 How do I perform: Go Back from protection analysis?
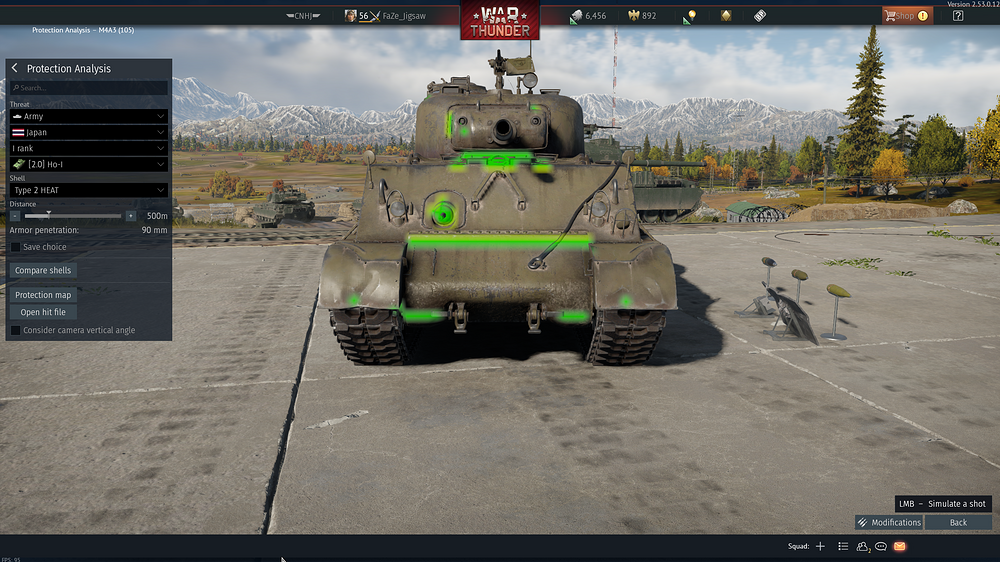(958, 522)
